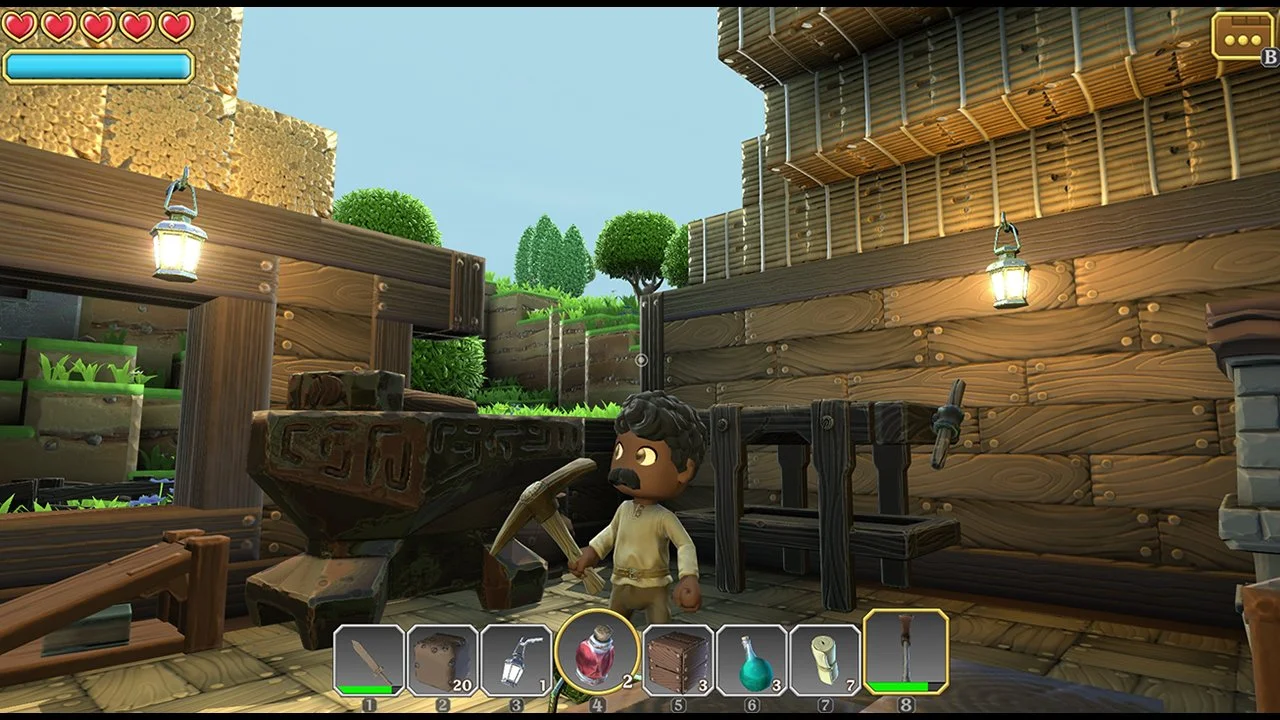
Task: Click the green durability bar under the dagger
Action: coord(366,689)
